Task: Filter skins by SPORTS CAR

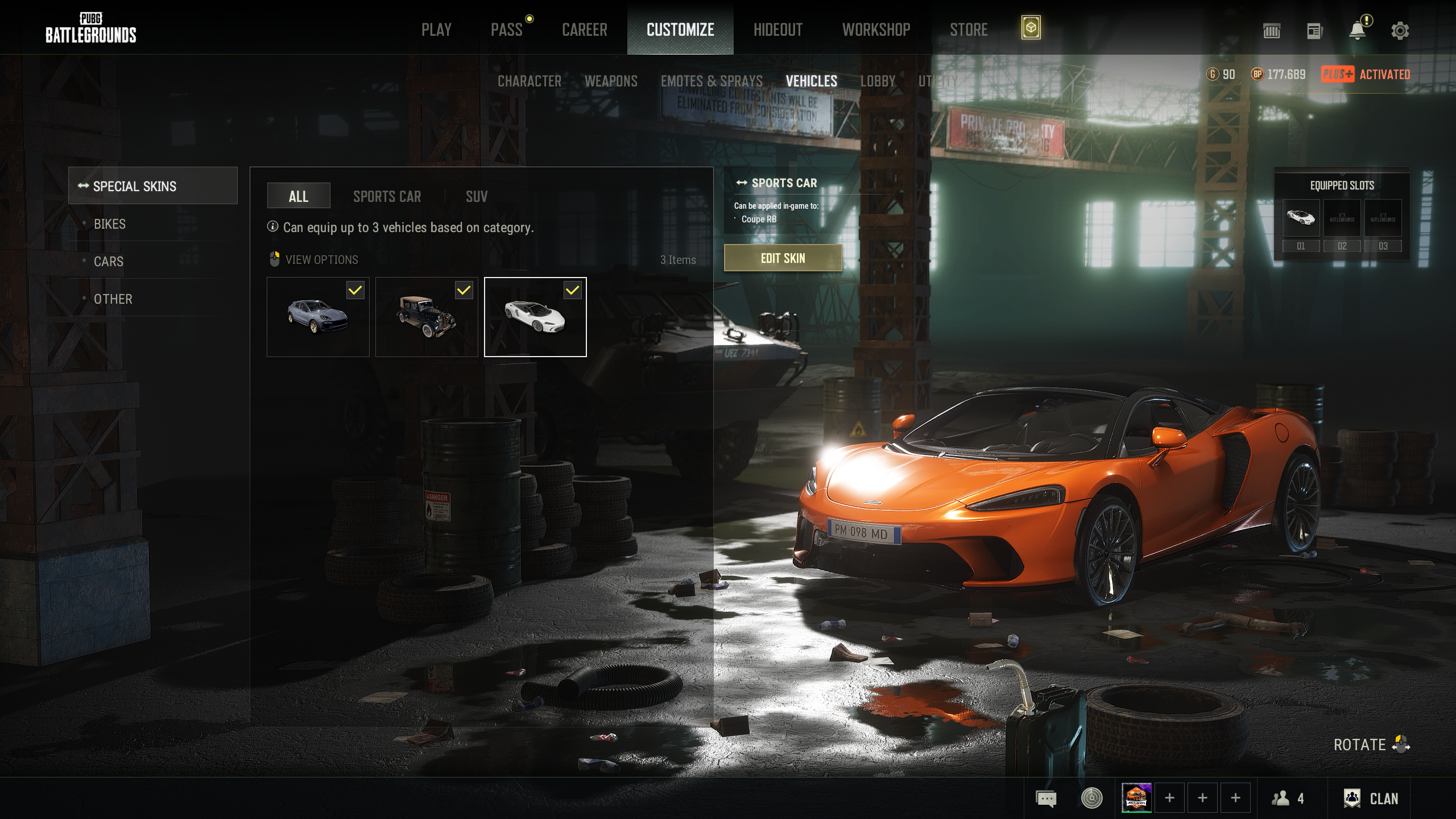Action: [387, 197]
